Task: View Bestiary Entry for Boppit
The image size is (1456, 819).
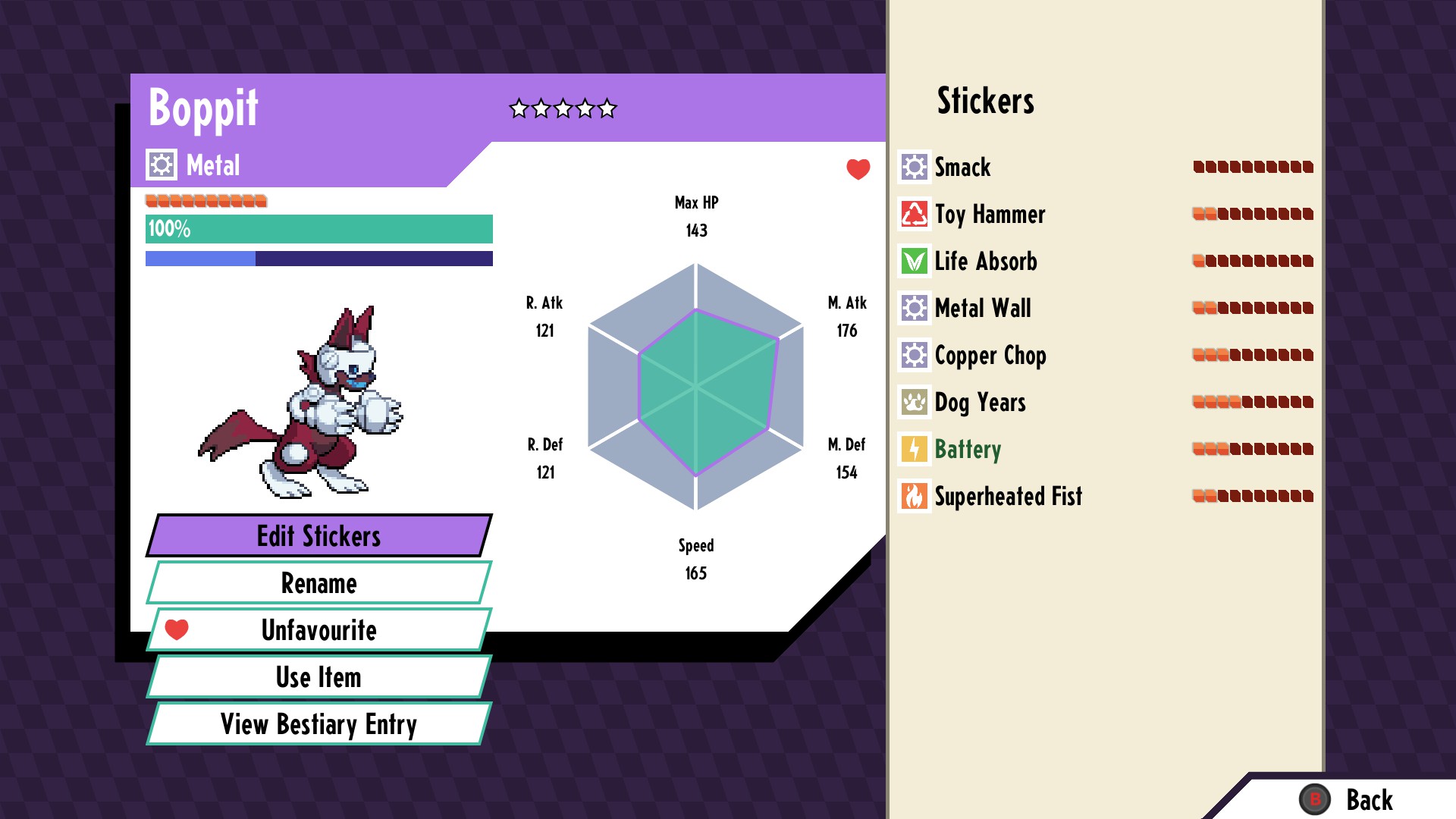Action: (318, 724)
